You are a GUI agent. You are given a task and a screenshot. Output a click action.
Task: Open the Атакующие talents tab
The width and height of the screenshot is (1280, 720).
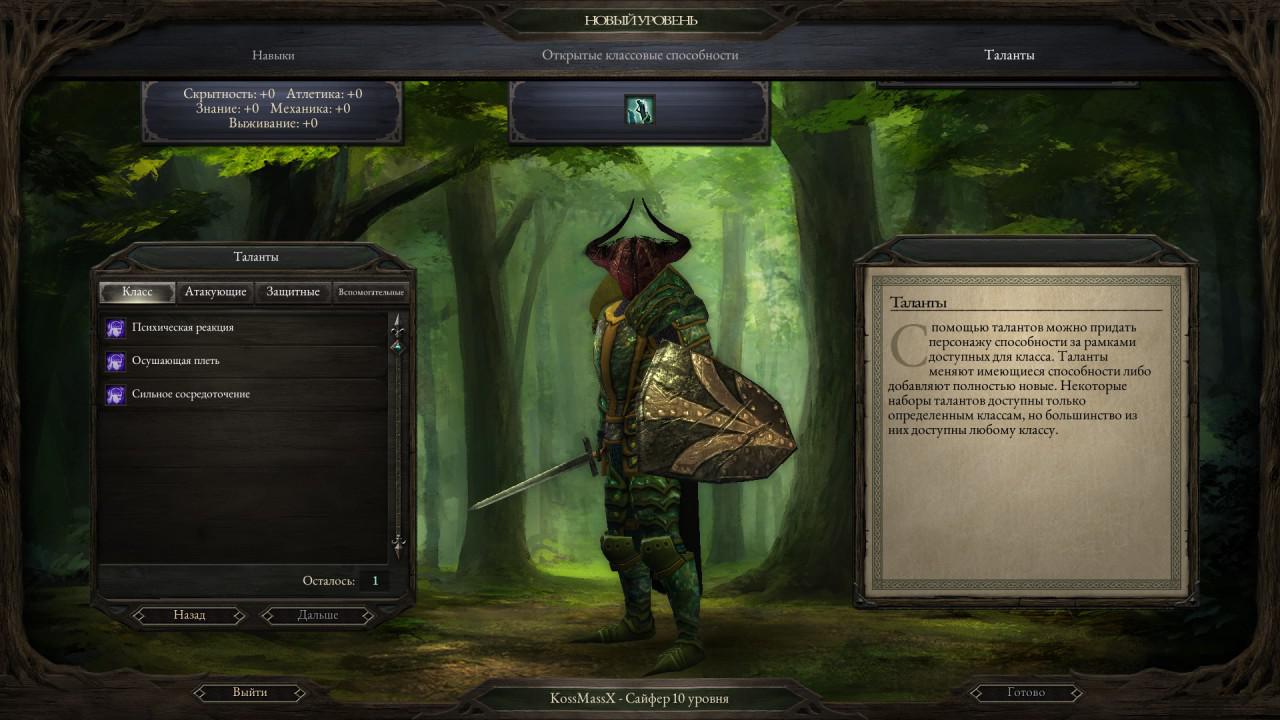(215, 292)
